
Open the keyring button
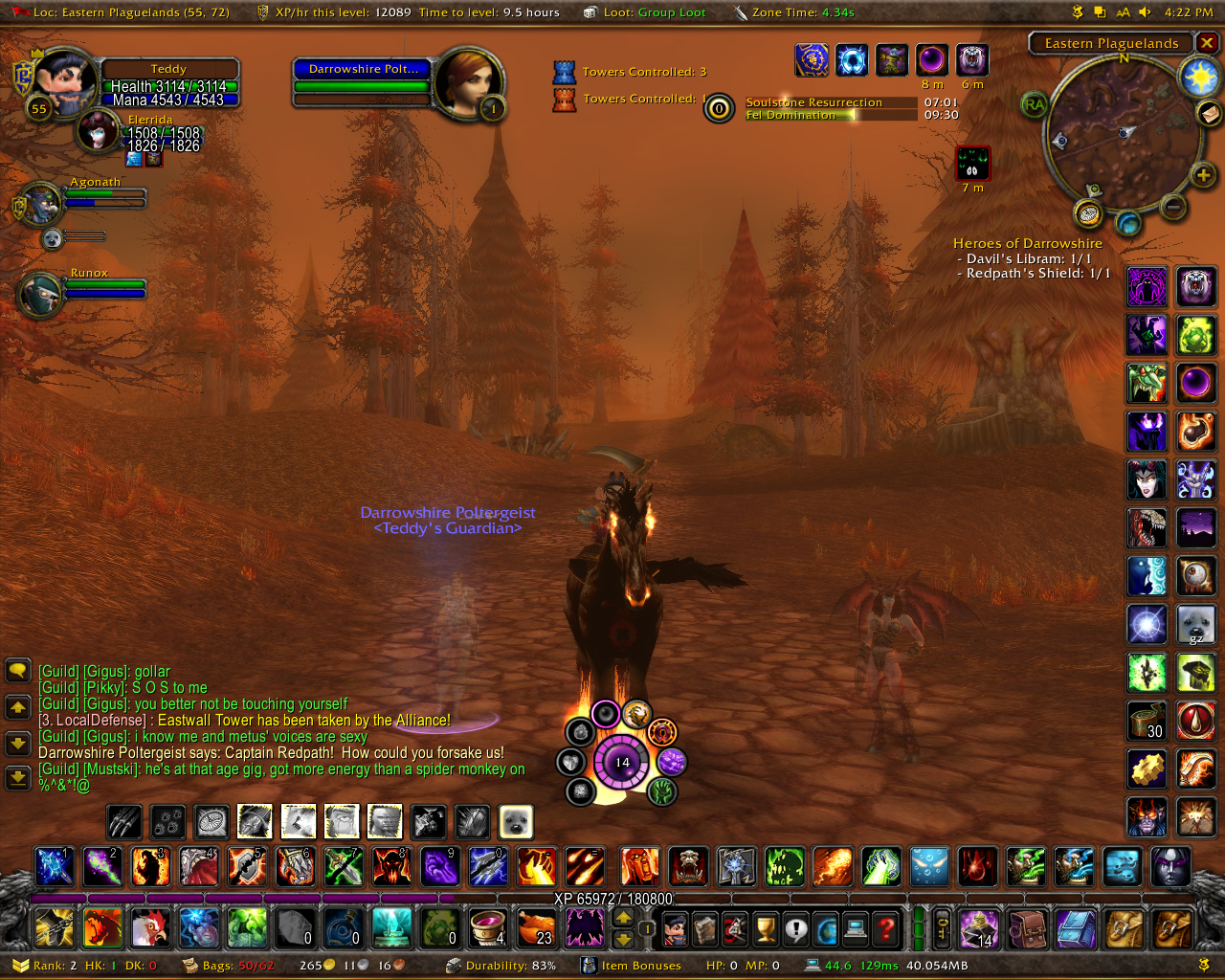click(x=943, y=927)
